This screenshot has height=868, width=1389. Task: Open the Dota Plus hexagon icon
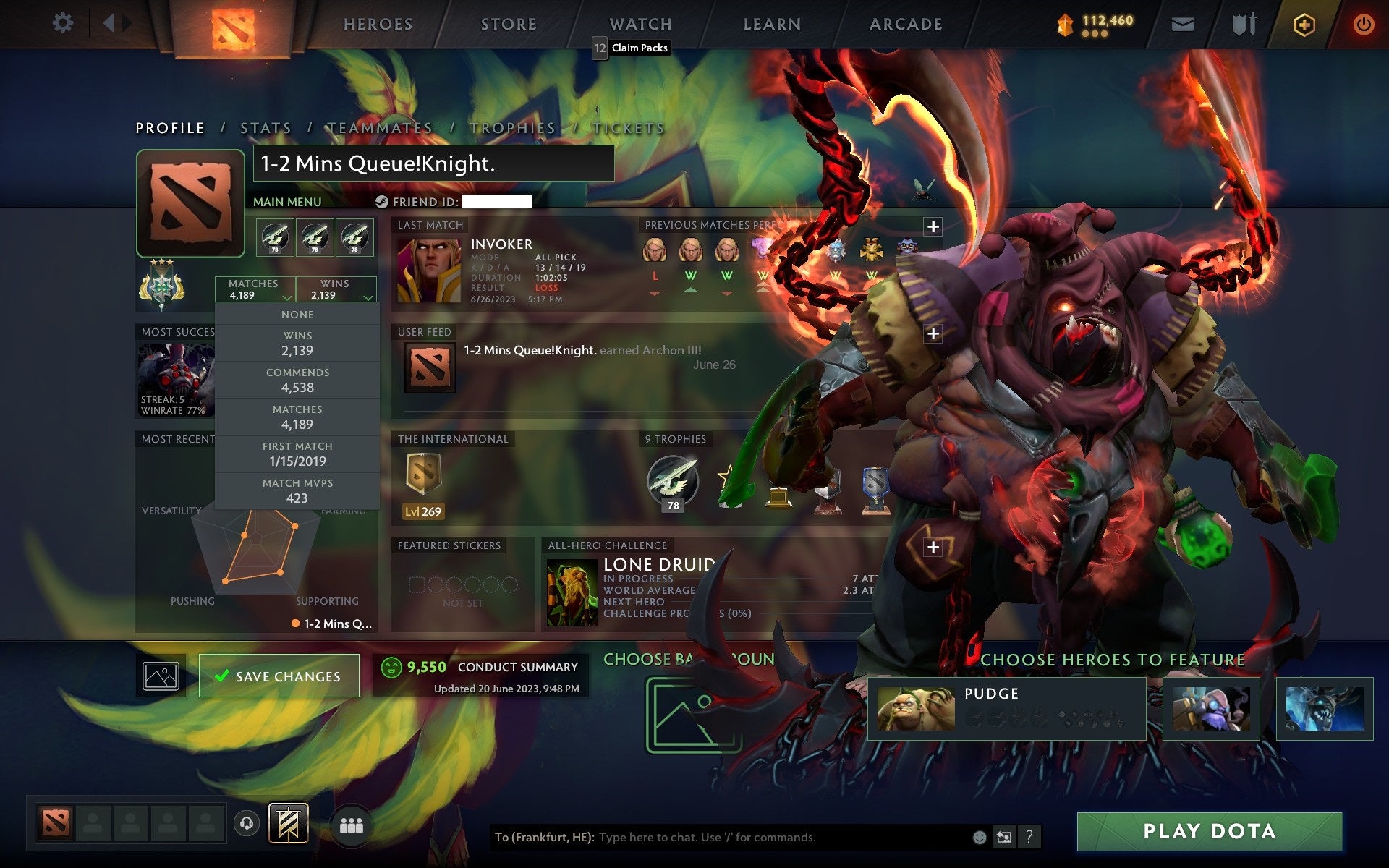tap(1303, 23)
